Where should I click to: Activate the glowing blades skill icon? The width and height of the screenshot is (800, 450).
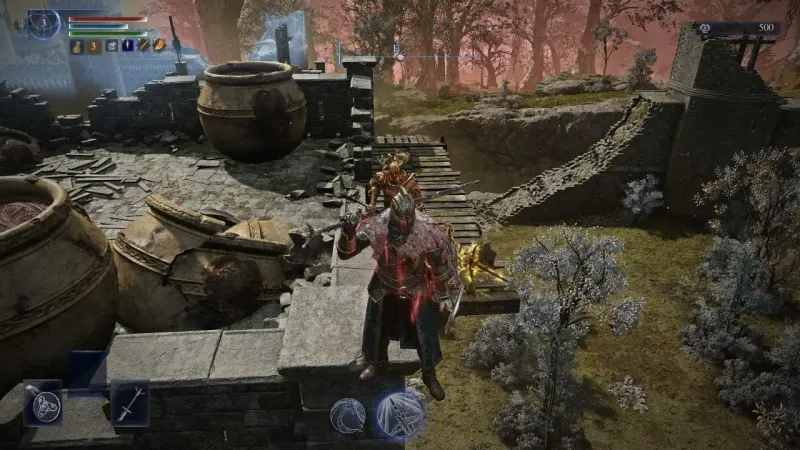[402, 413]
